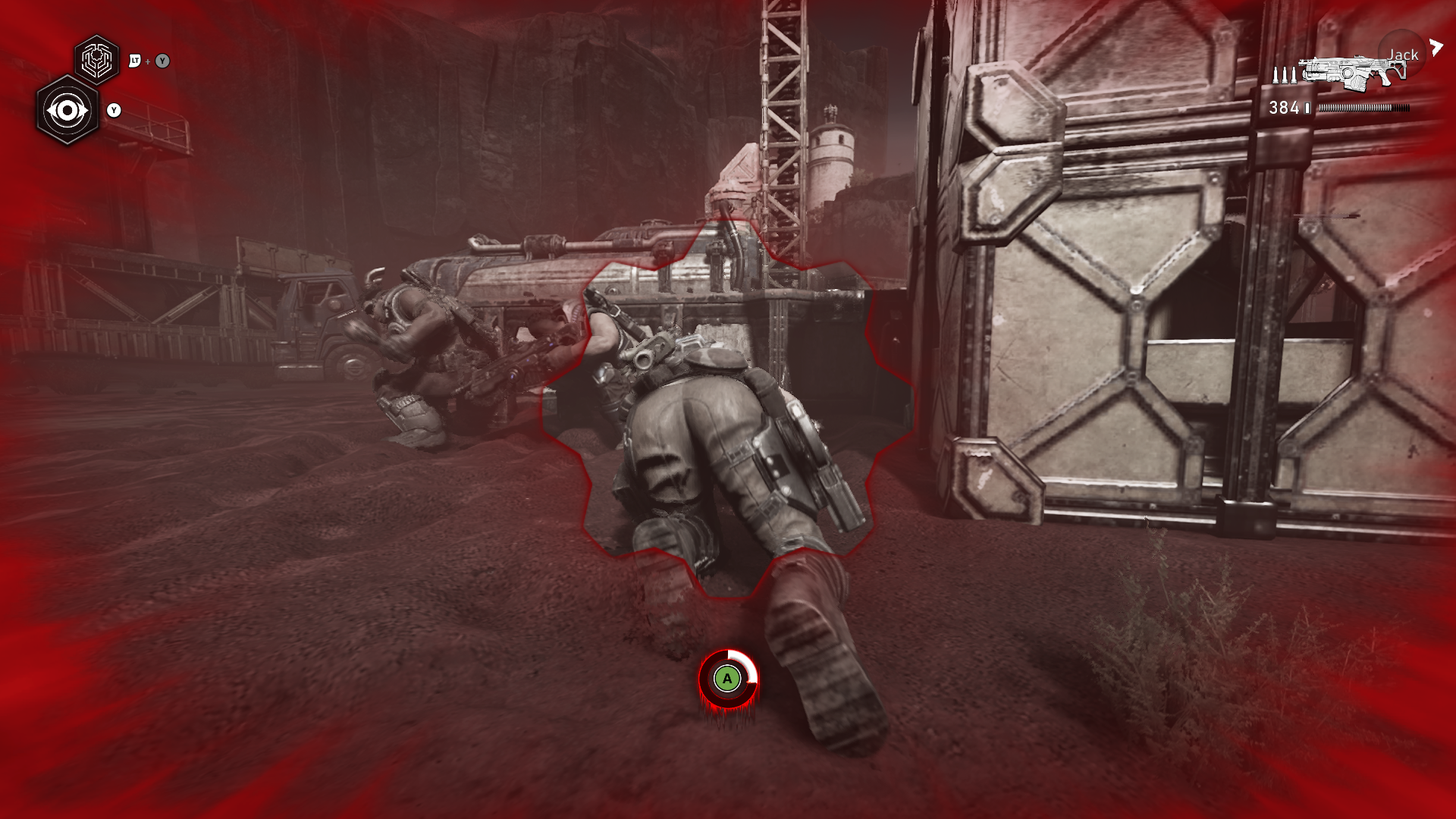Toggle the LT button binding badge
The image size is (1456, 819).
pyautogui.click(x=135, y=61)
